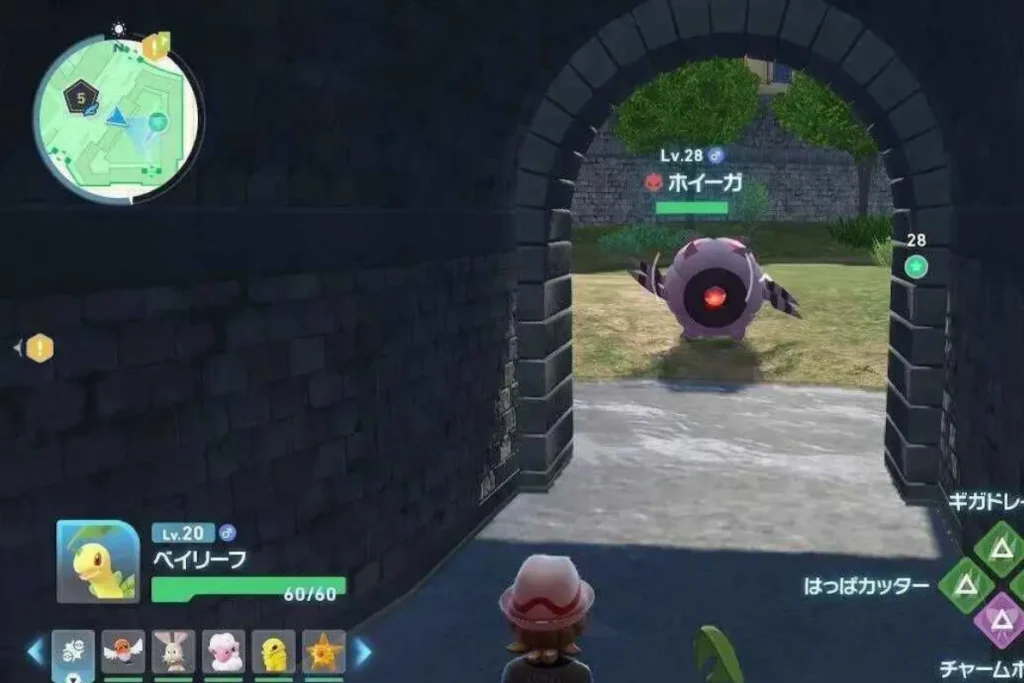Cycle the party bar with the right arrow
1024x683 pixels.
click(362, 652)
